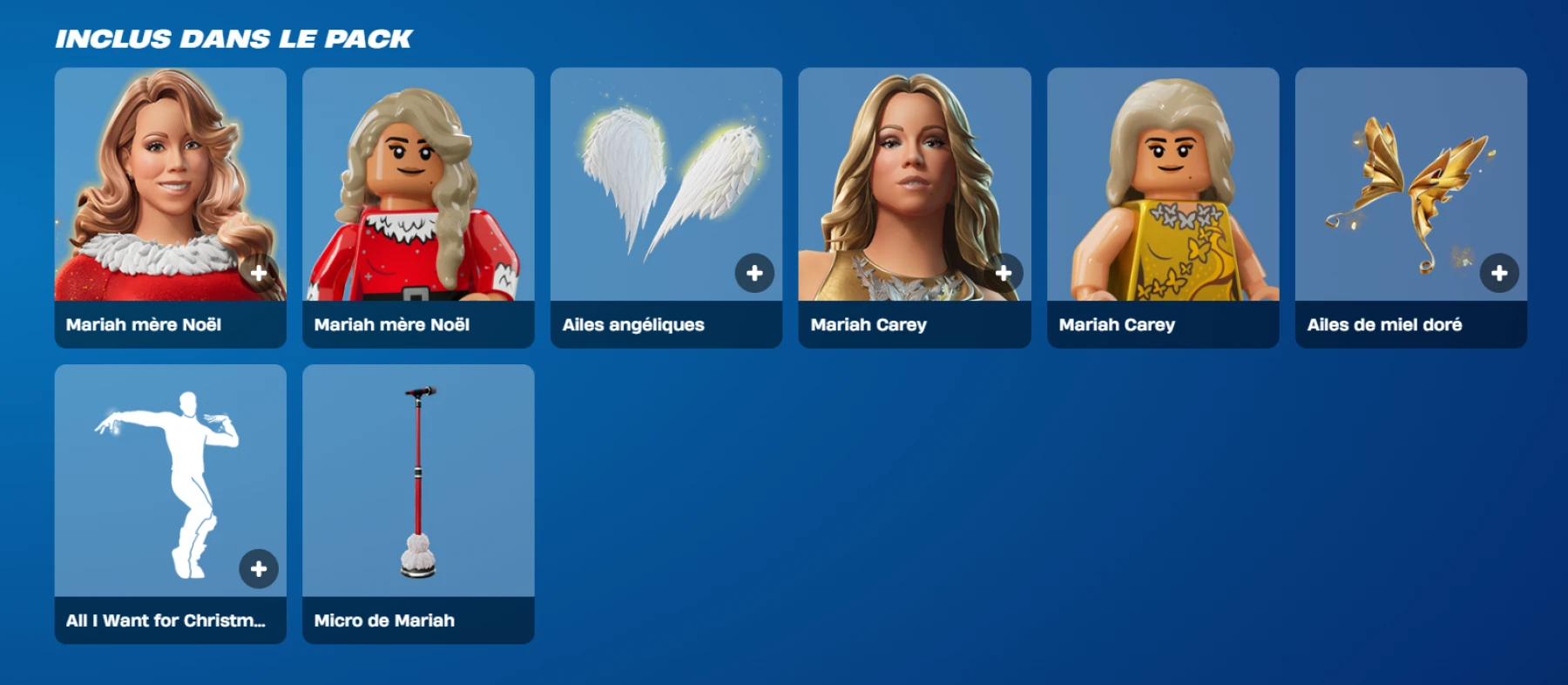Open the Micro de Mariah pickaxe card

coord(417,479)
